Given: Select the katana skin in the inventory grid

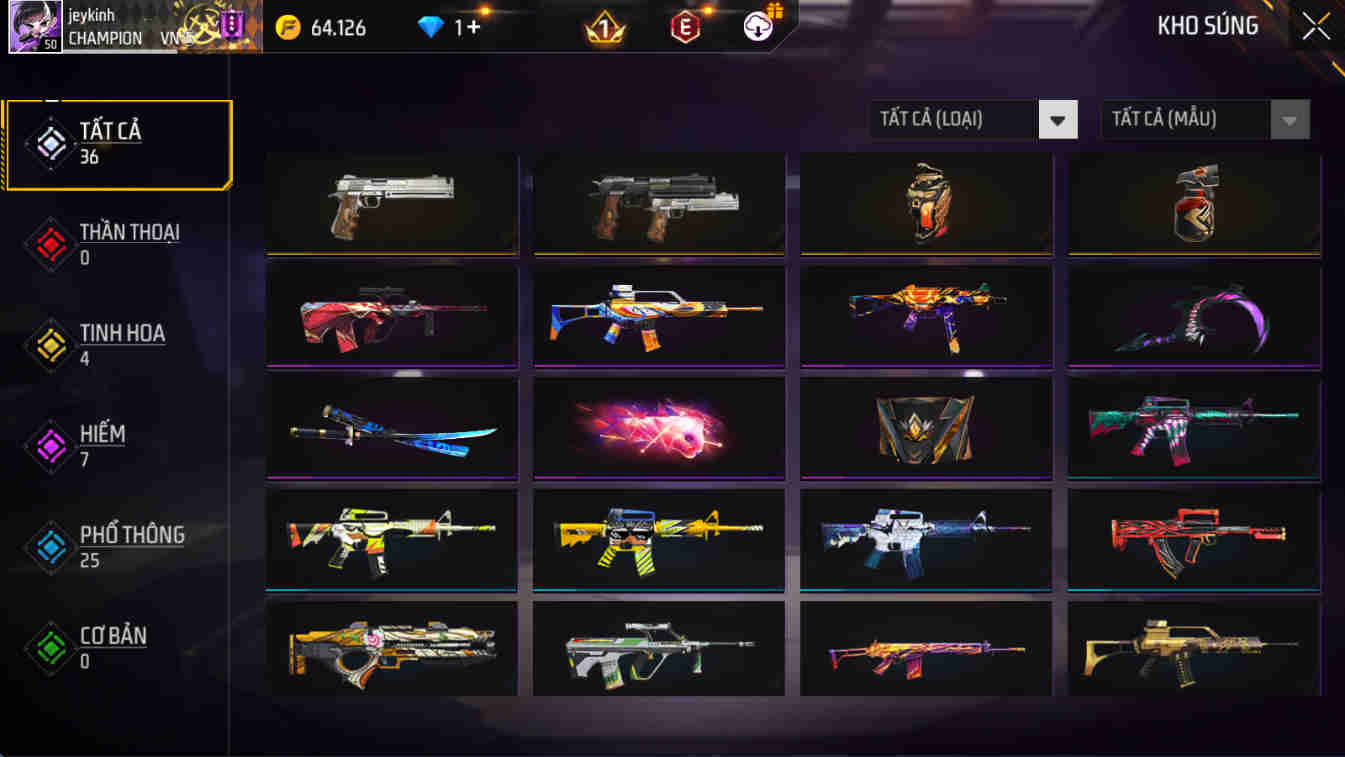Looking at the screenshot, I should pos(391,428).
